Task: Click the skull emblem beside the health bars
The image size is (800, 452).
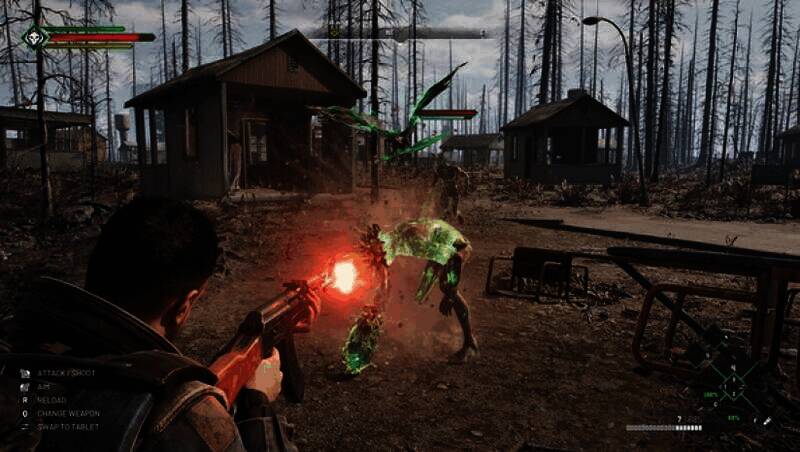Action: point(35,37)
